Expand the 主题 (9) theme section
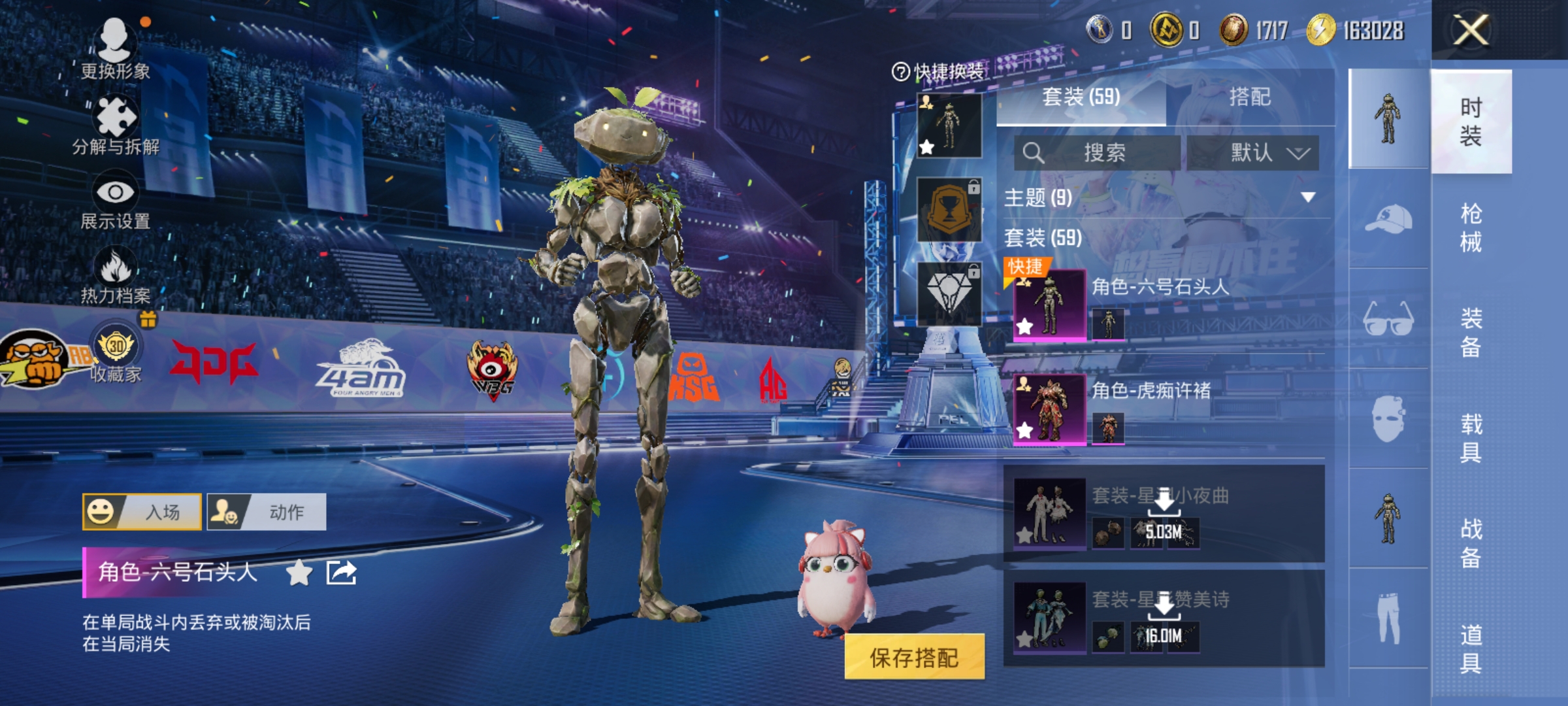Screen dimensions: 1568x706 pos(1307,197)
